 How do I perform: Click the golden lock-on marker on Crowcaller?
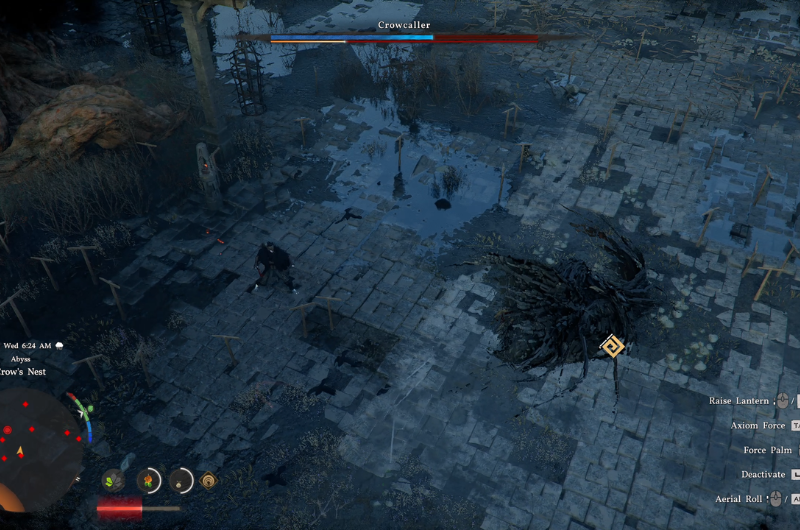click(611, 347)
